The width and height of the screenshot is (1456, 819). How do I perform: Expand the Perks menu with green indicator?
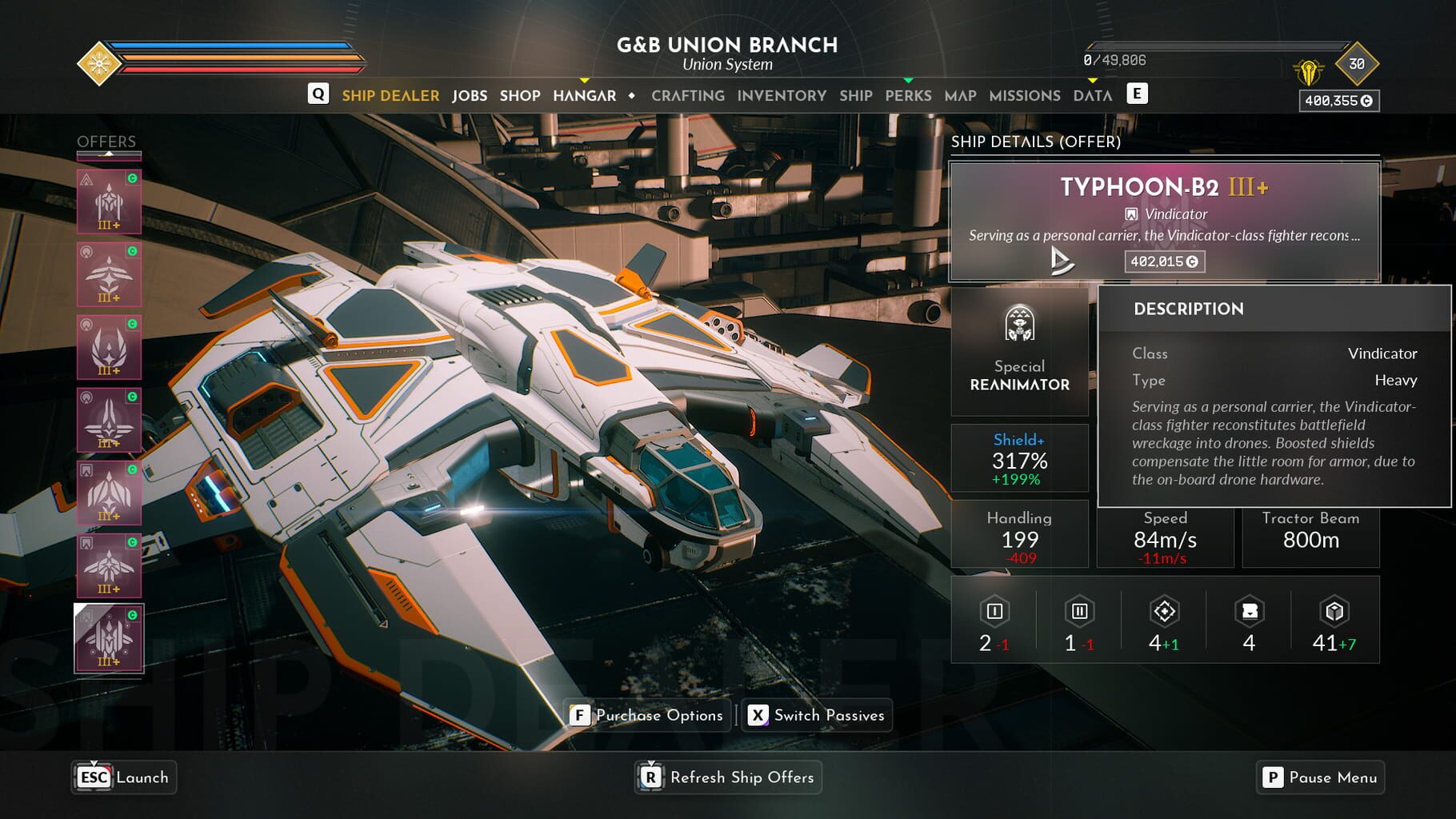(x=908, y=95)
